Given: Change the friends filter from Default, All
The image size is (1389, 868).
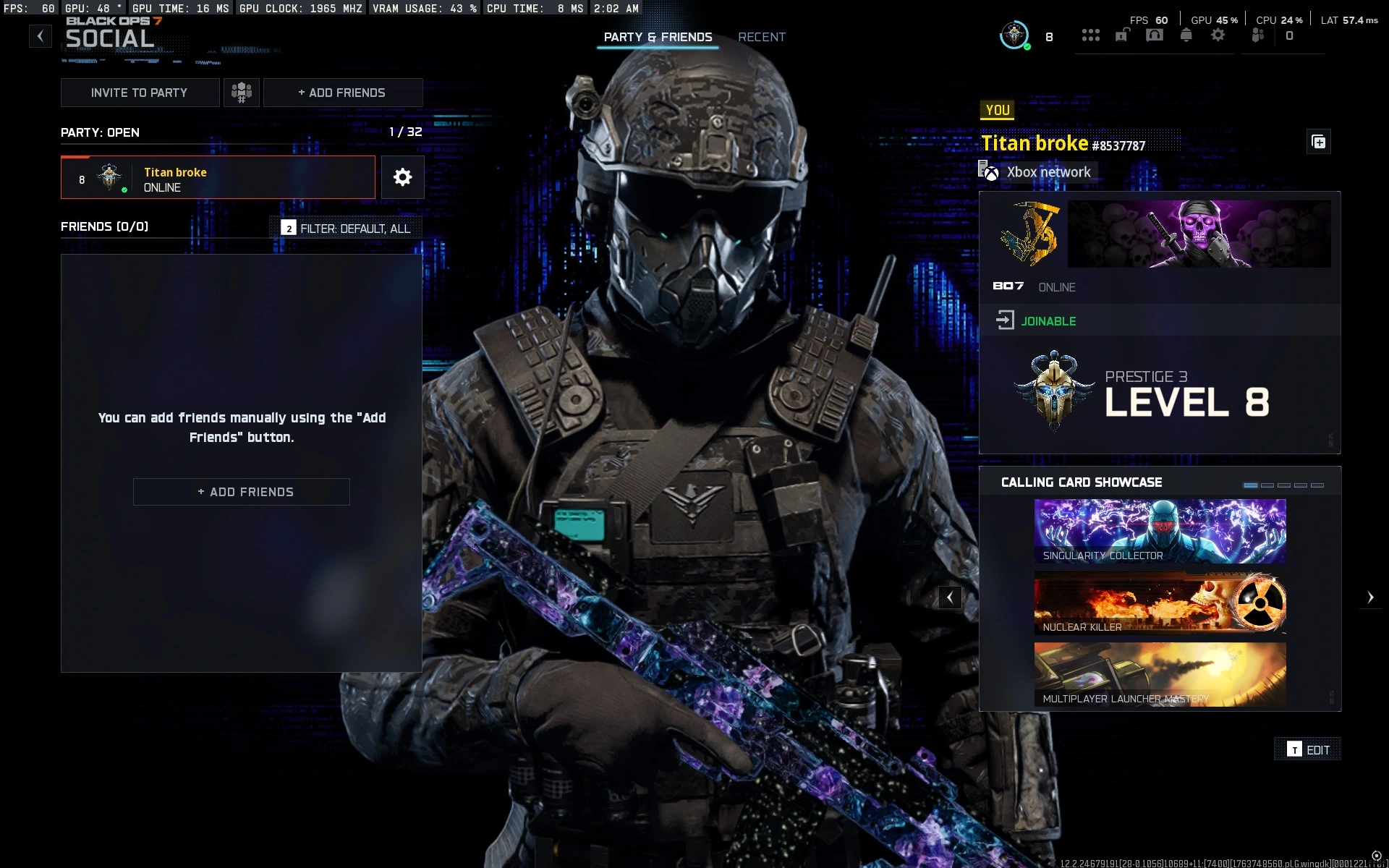Looking at the screenshot, I should pyautogui.click(x=345, y=227).
